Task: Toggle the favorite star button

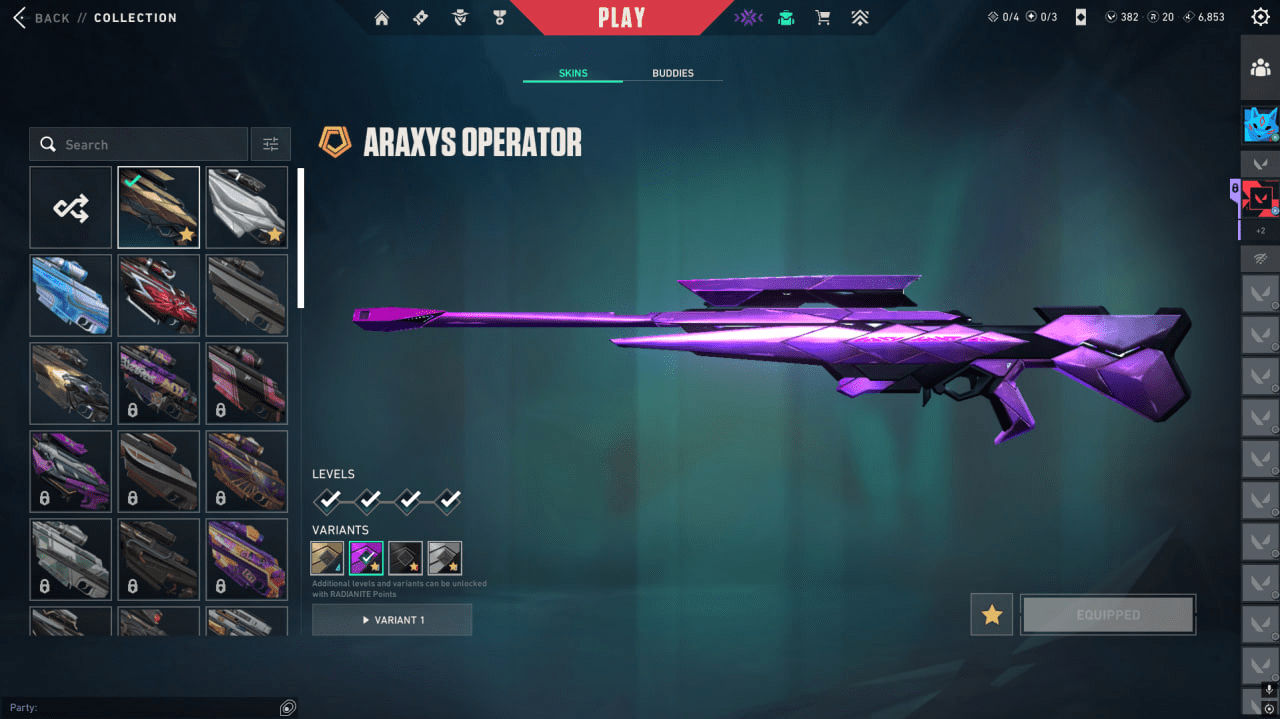Action: tap(991, 615)
